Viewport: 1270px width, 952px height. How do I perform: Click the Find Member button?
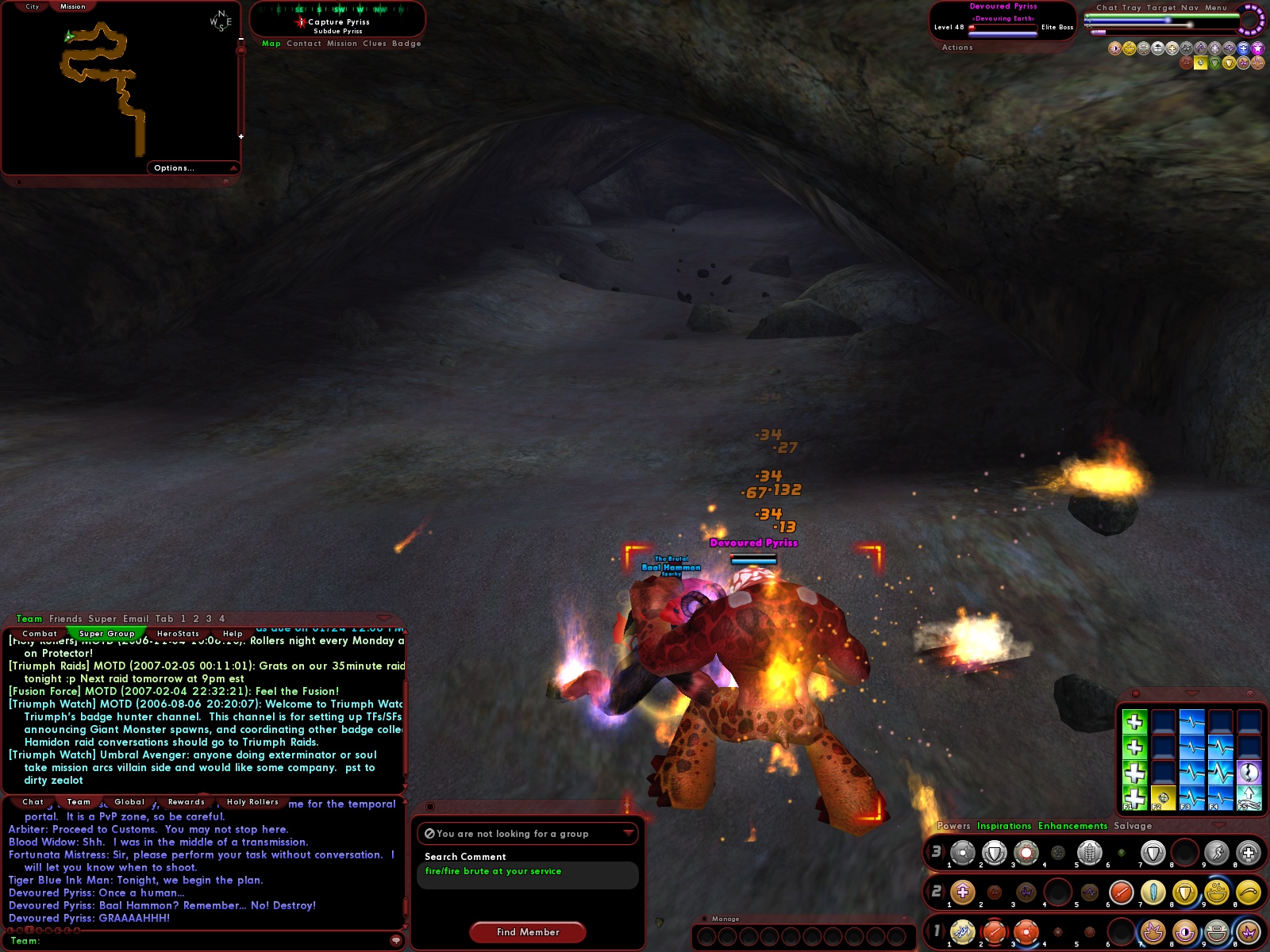pyautogui.click(x=526, y=932)
